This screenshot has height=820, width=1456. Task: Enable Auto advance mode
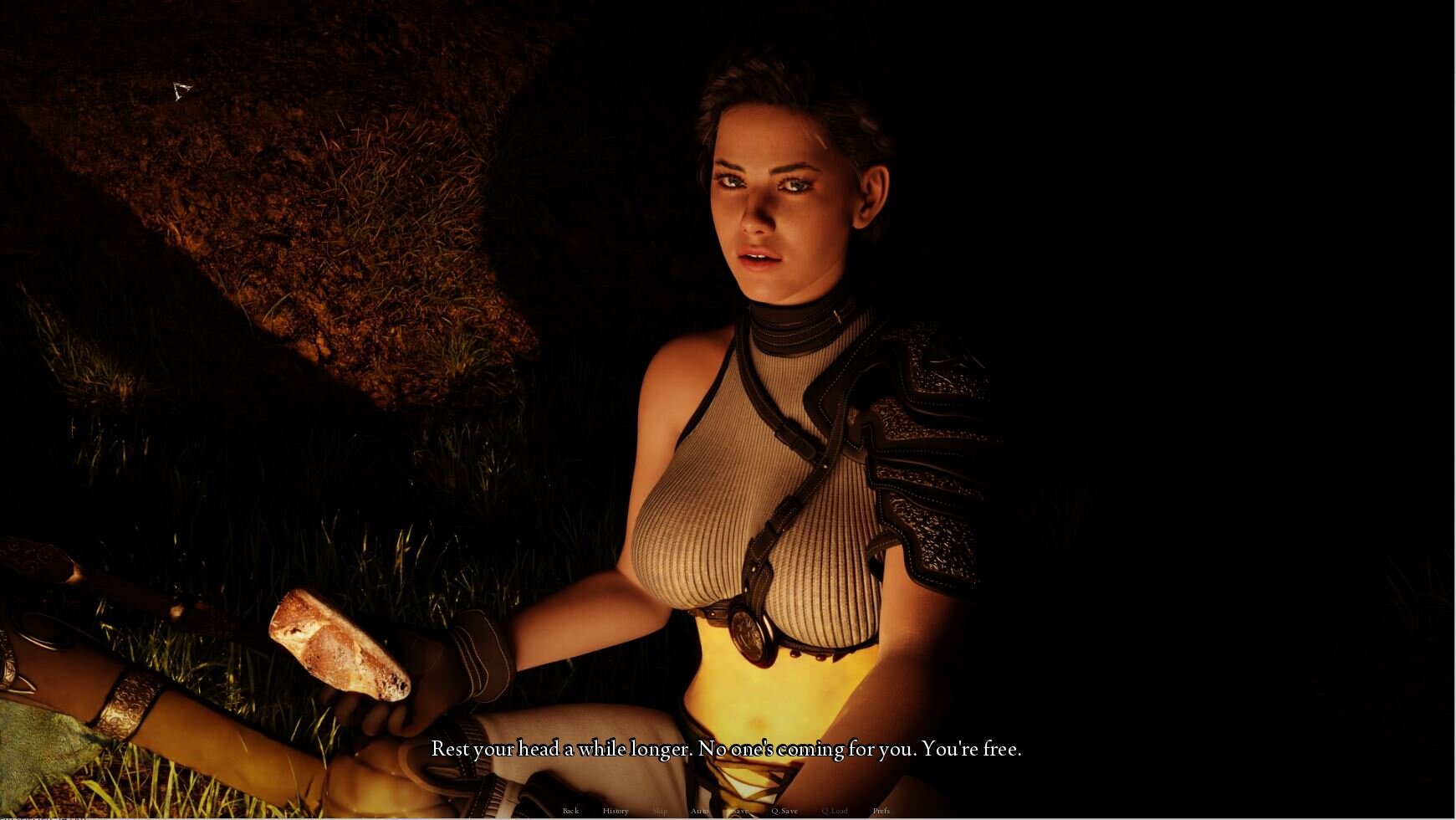point(699,811)
